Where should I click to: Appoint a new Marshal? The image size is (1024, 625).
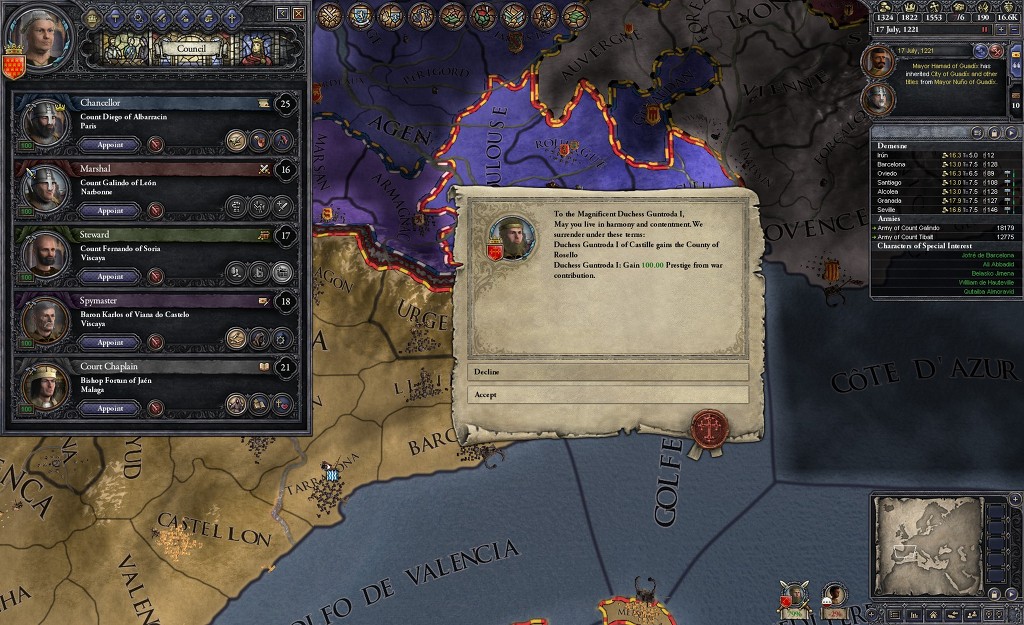coord(111,210)
